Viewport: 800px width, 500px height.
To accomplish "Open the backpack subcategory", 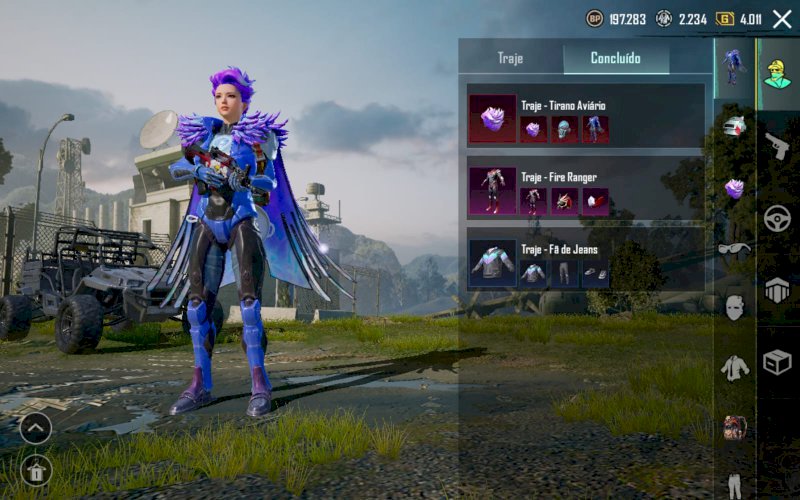I will click(x=735, y=428).
